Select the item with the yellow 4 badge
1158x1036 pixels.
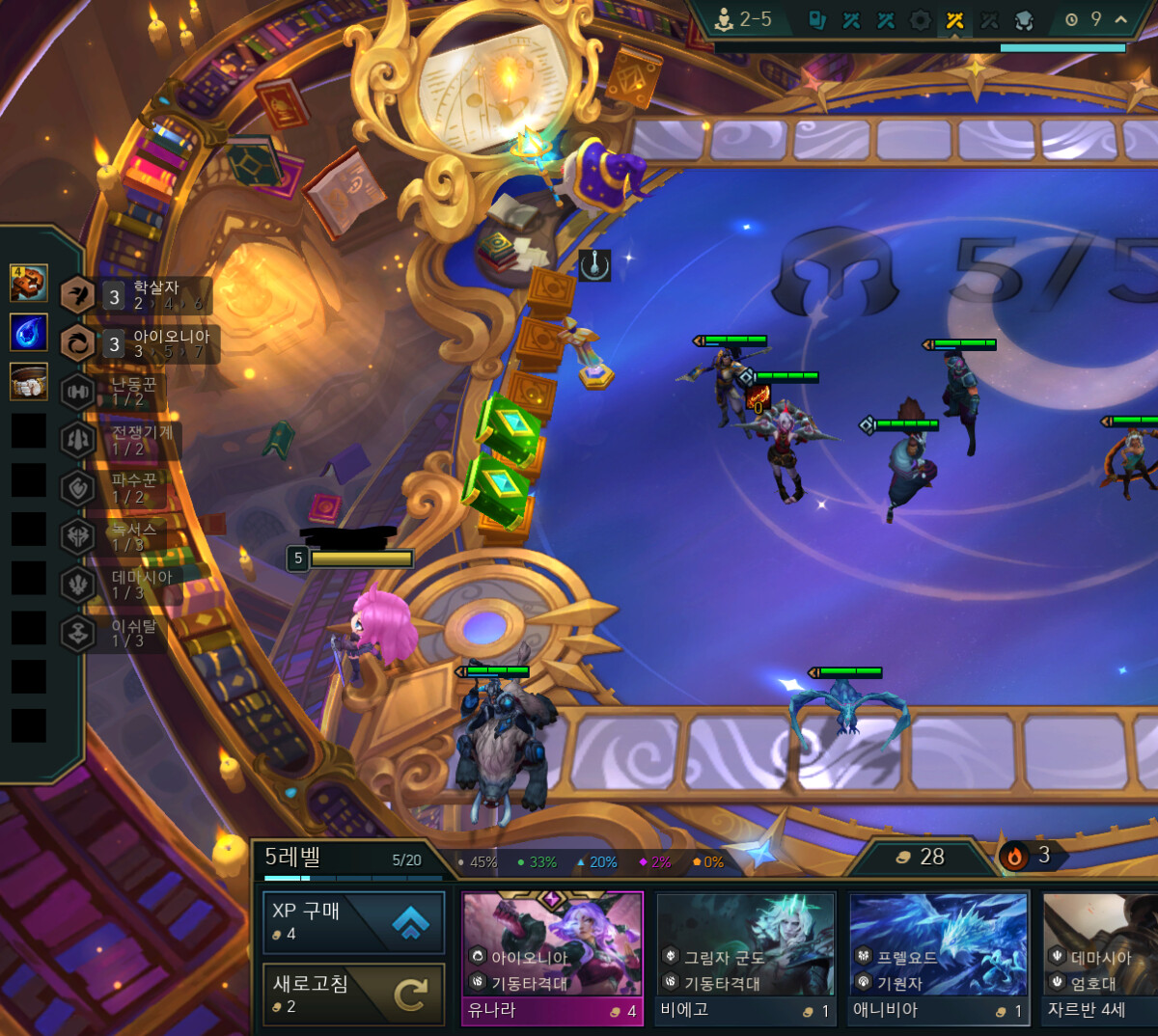pos(29,283)
